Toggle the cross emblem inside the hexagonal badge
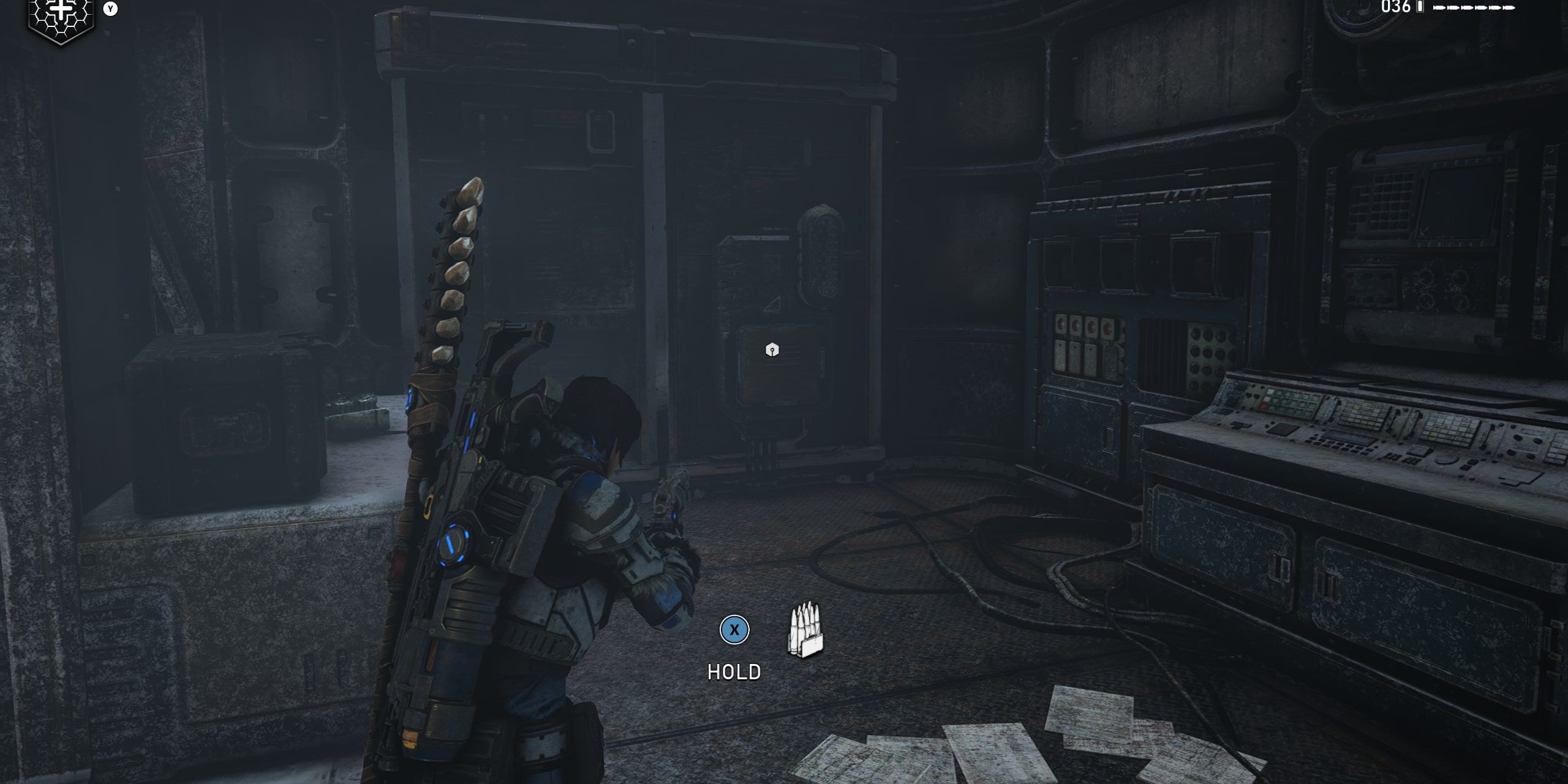 (x=59, y=9)
